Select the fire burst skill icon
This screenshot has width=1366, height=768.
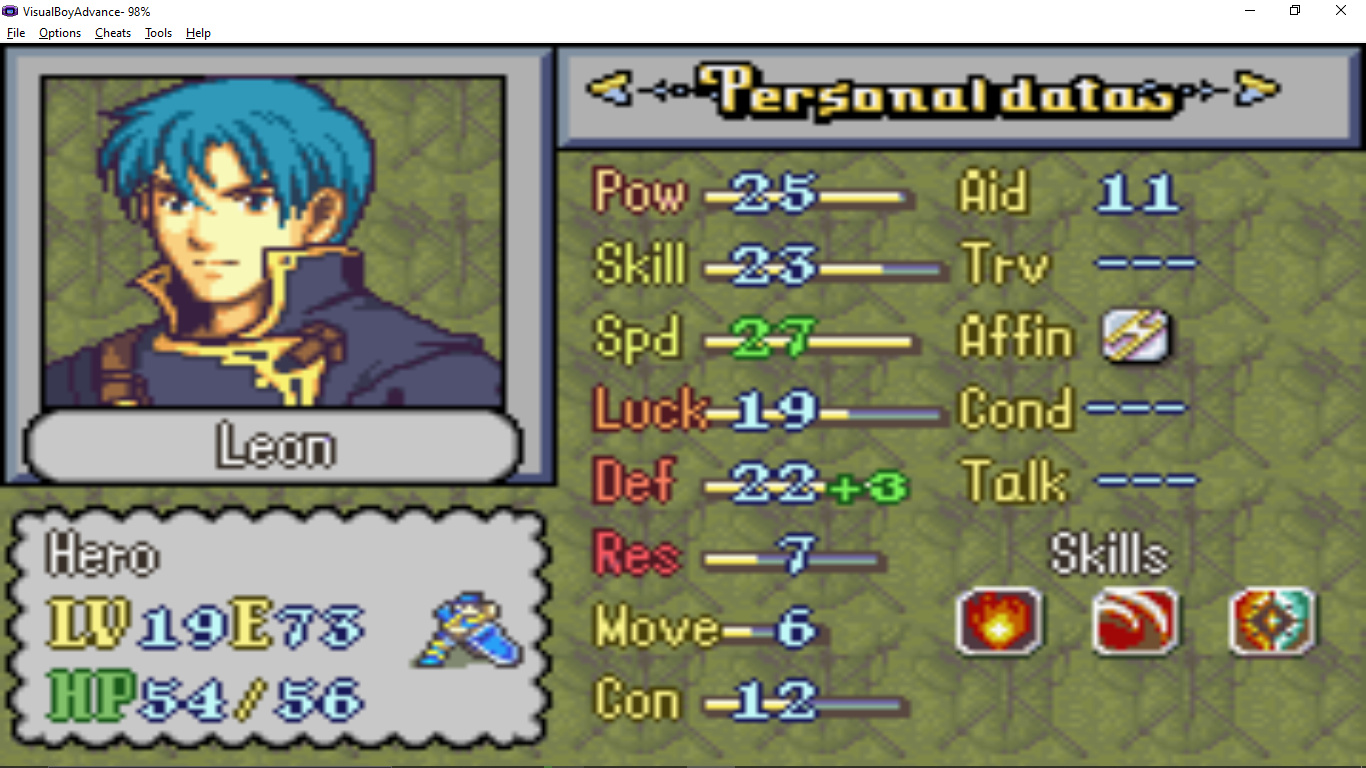pos(999,621)
